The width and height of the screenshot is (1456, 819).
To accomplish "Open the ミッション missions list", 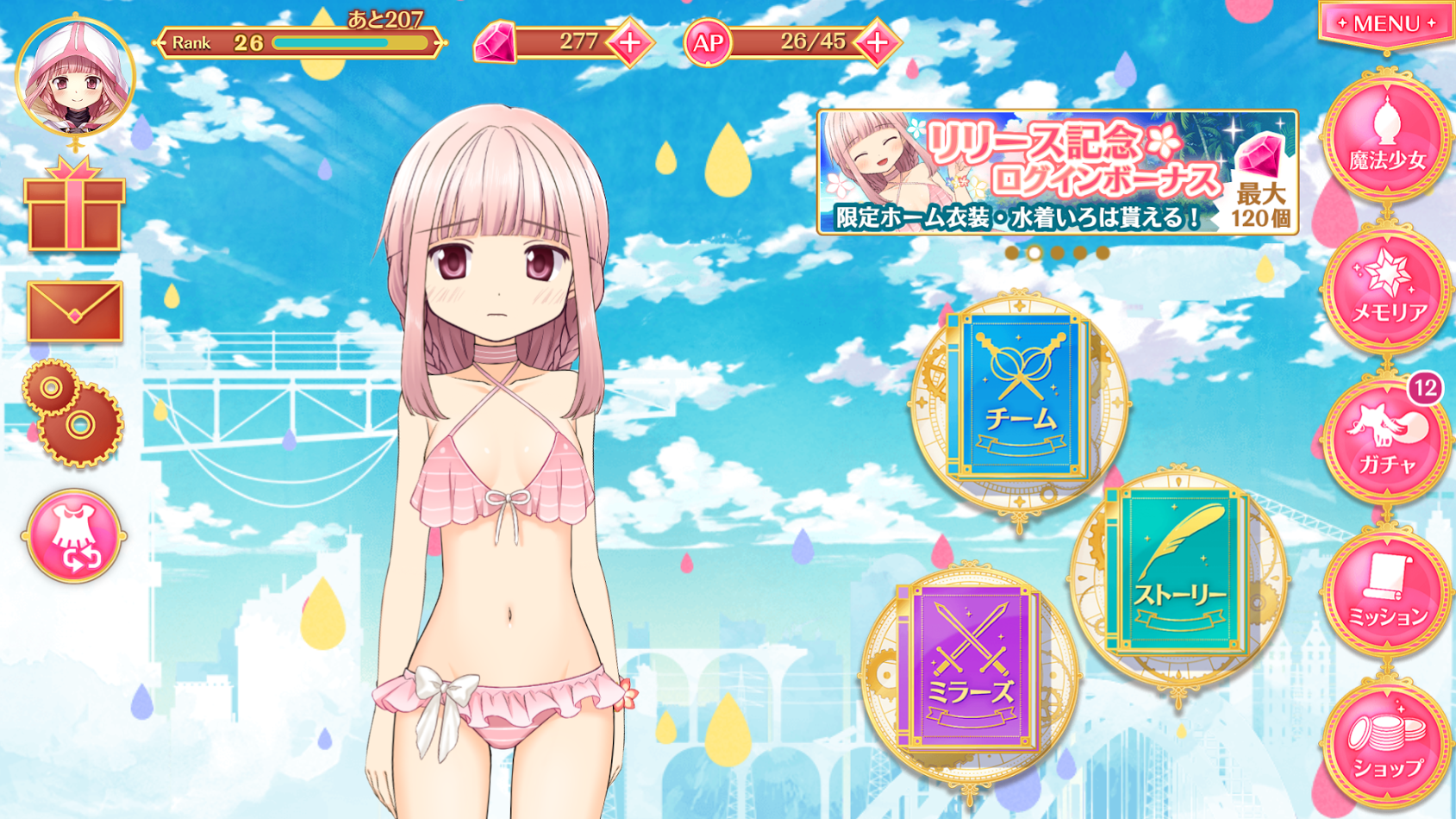I will coord(1386,593).
